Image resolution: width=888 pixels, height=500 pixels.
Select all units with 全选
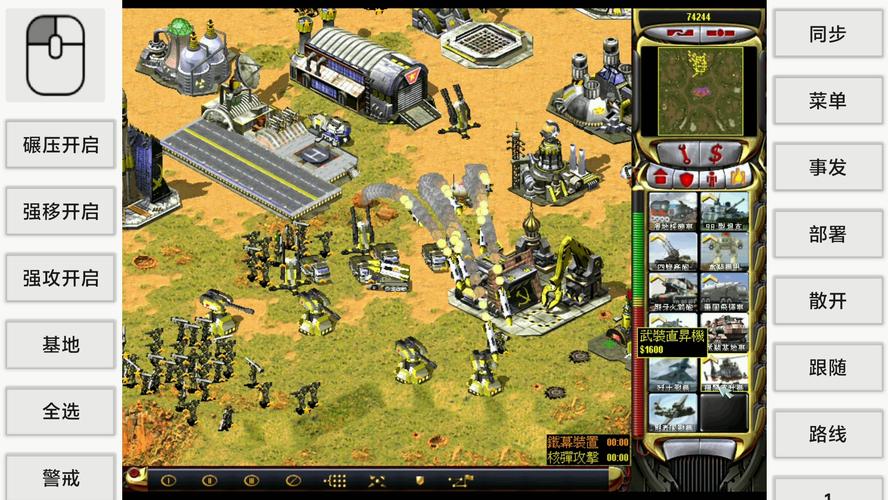click(61, 411)
